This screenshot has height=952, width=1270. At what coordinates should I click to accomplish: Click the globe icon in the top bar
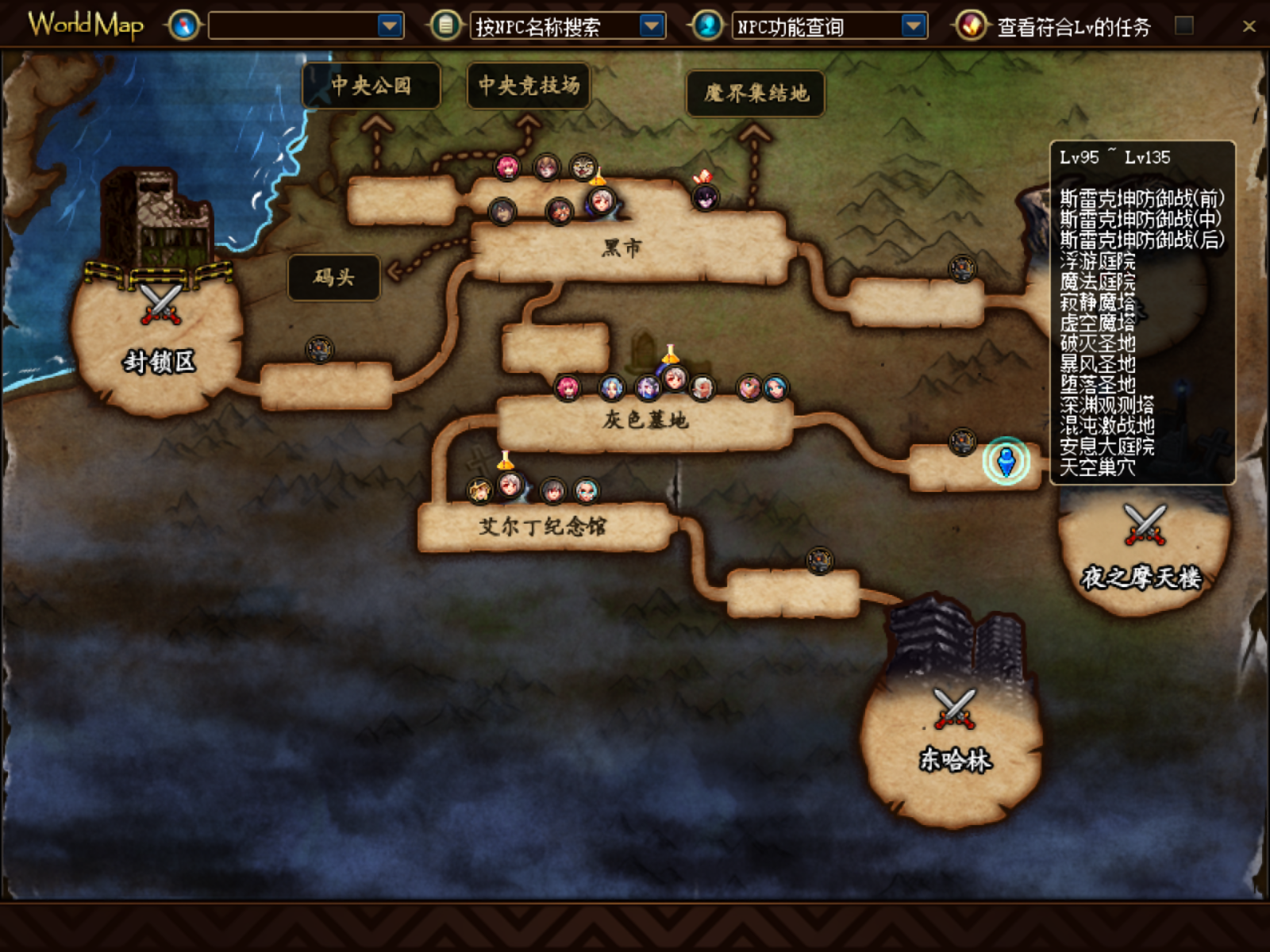(183, 26)
